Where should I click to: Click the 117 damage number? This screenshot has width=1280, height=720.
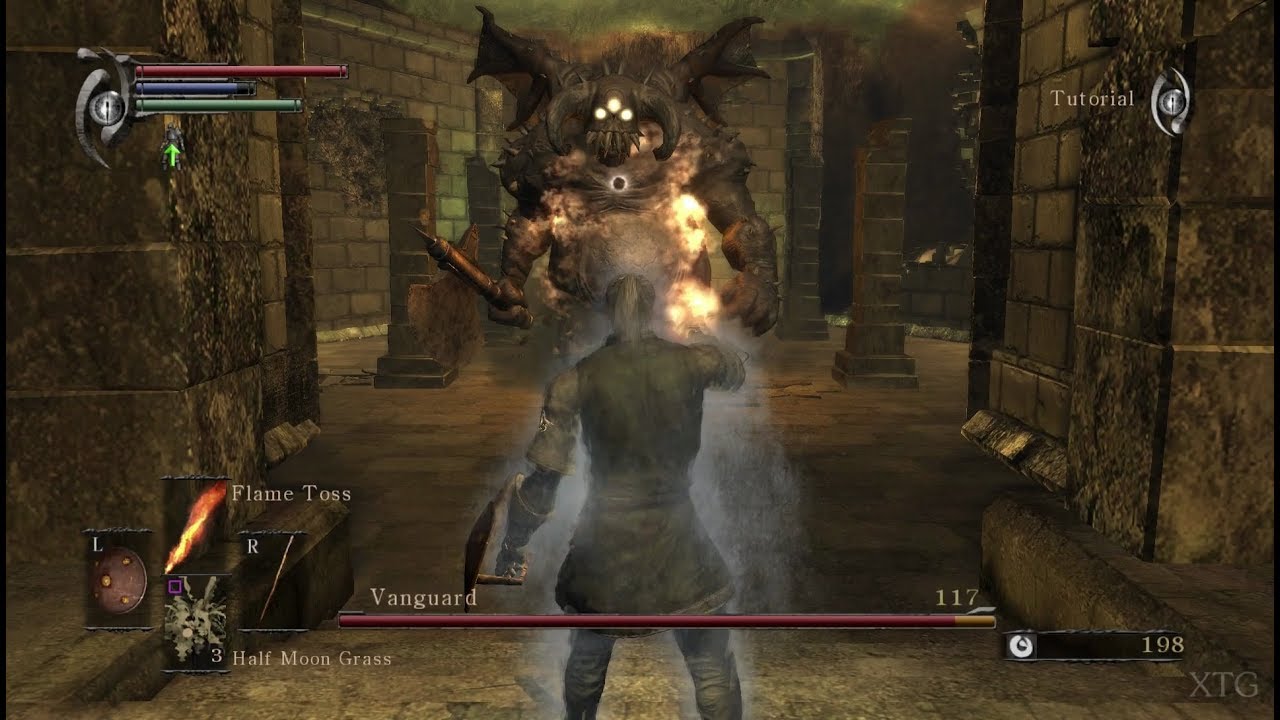[958, 598]
